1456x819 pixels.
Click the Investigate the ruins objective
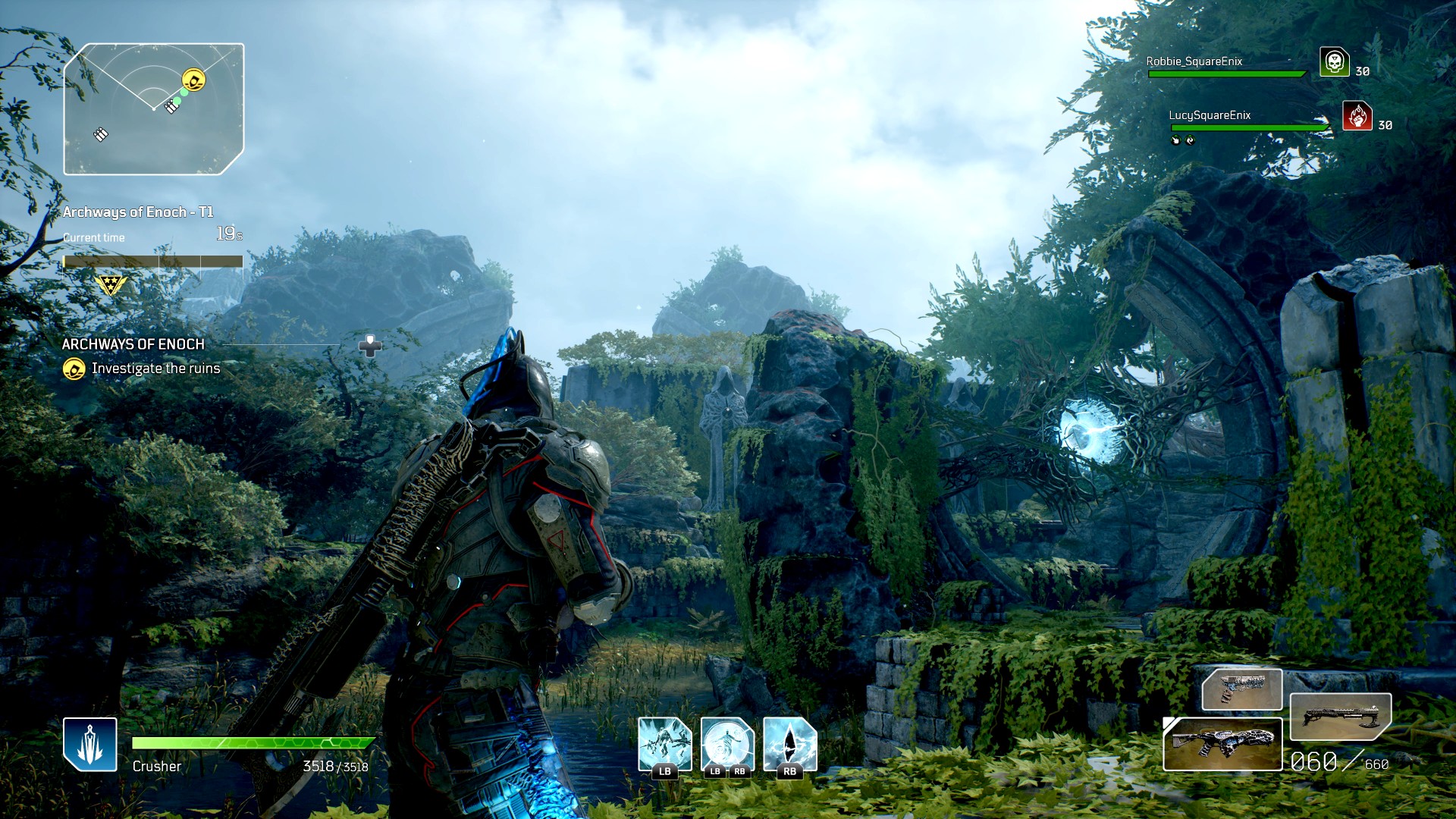click(155, 369)
